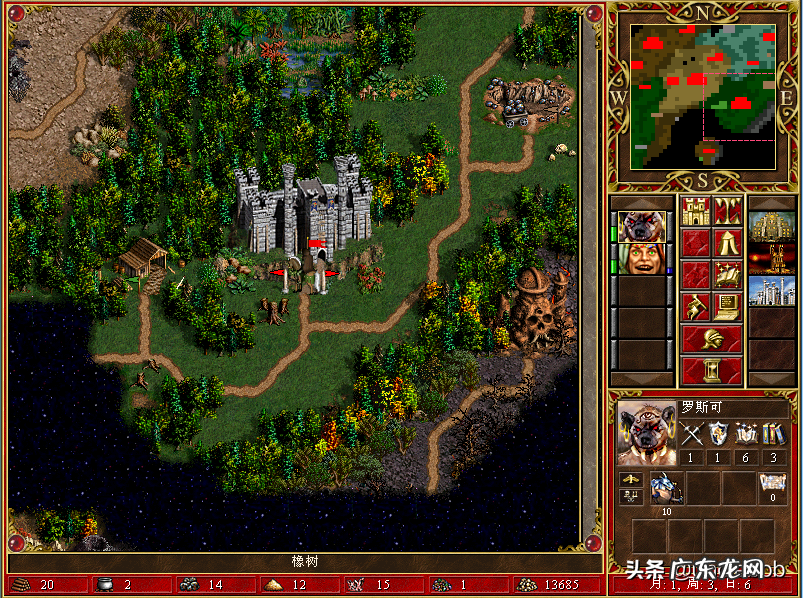This screenshot has height=598, width=803.
Task: Select the white castle town thumbnail
Action: 771,290
